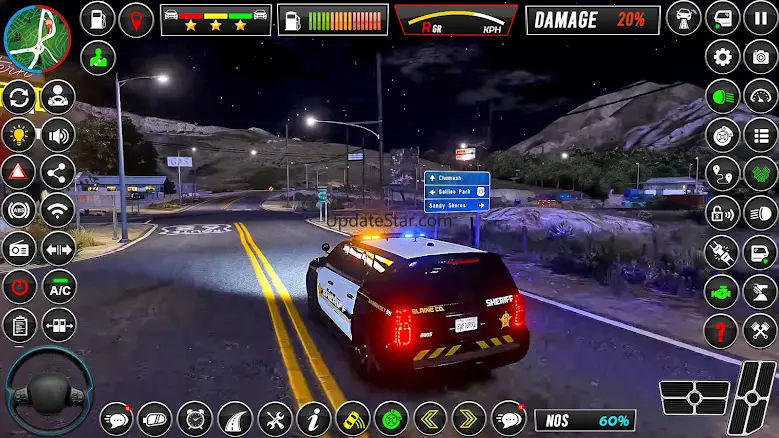Open the info 'i' button
The width and height of the screenshot is (779, 438).
click(313, 418)
